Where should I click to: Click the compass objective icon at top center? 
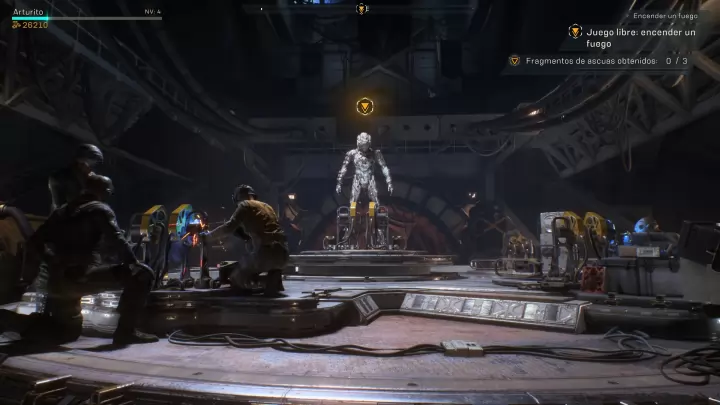[361, 9]
